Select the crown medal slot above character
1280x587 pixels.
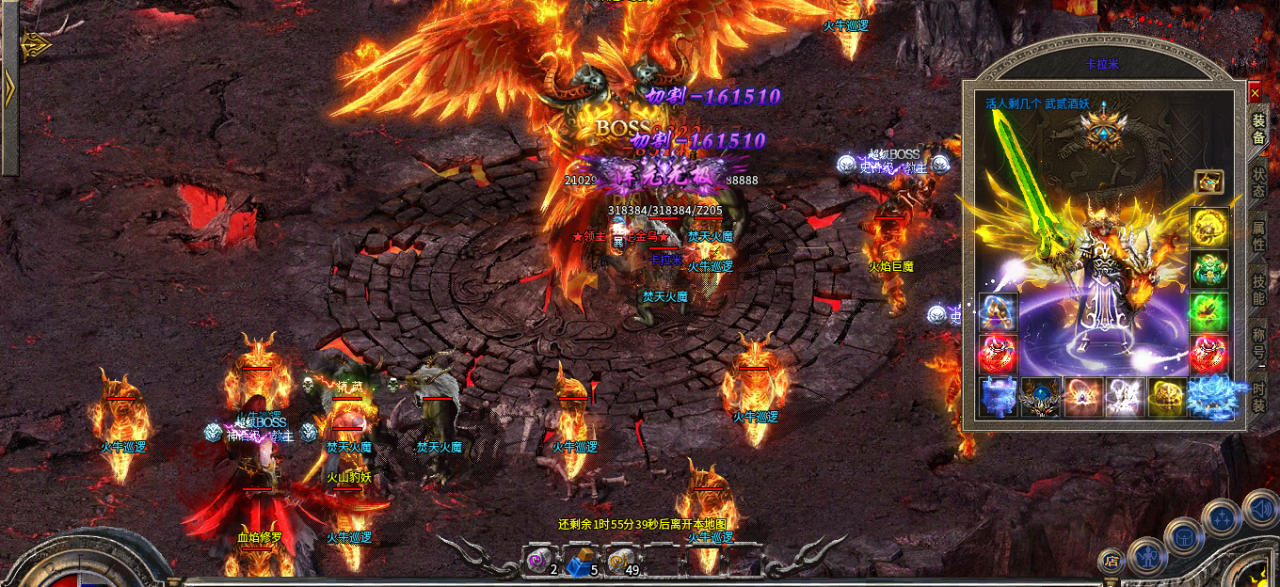pos(1104,133)
